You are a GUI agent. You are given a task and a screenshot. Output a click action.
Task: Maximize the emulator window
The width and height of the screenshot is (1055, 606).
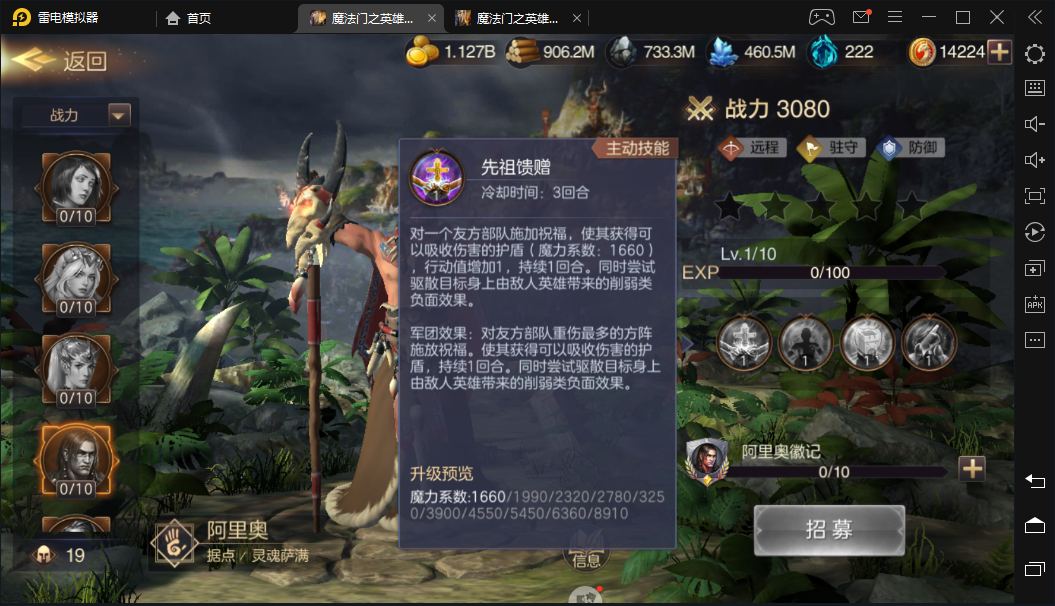point(963,17)
